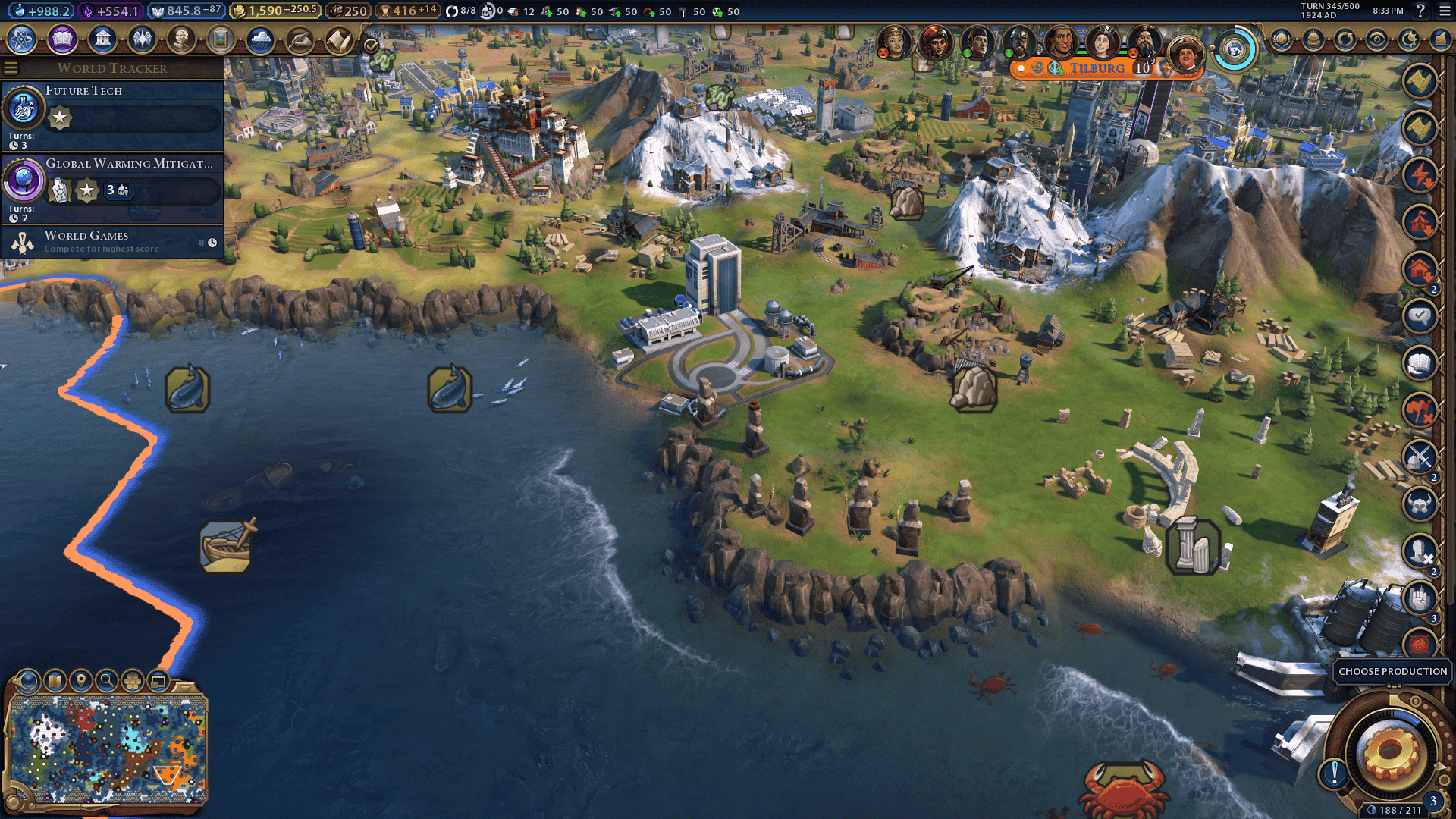
Task: Click the Tilburg city banner
Action: click(1097, 68)
